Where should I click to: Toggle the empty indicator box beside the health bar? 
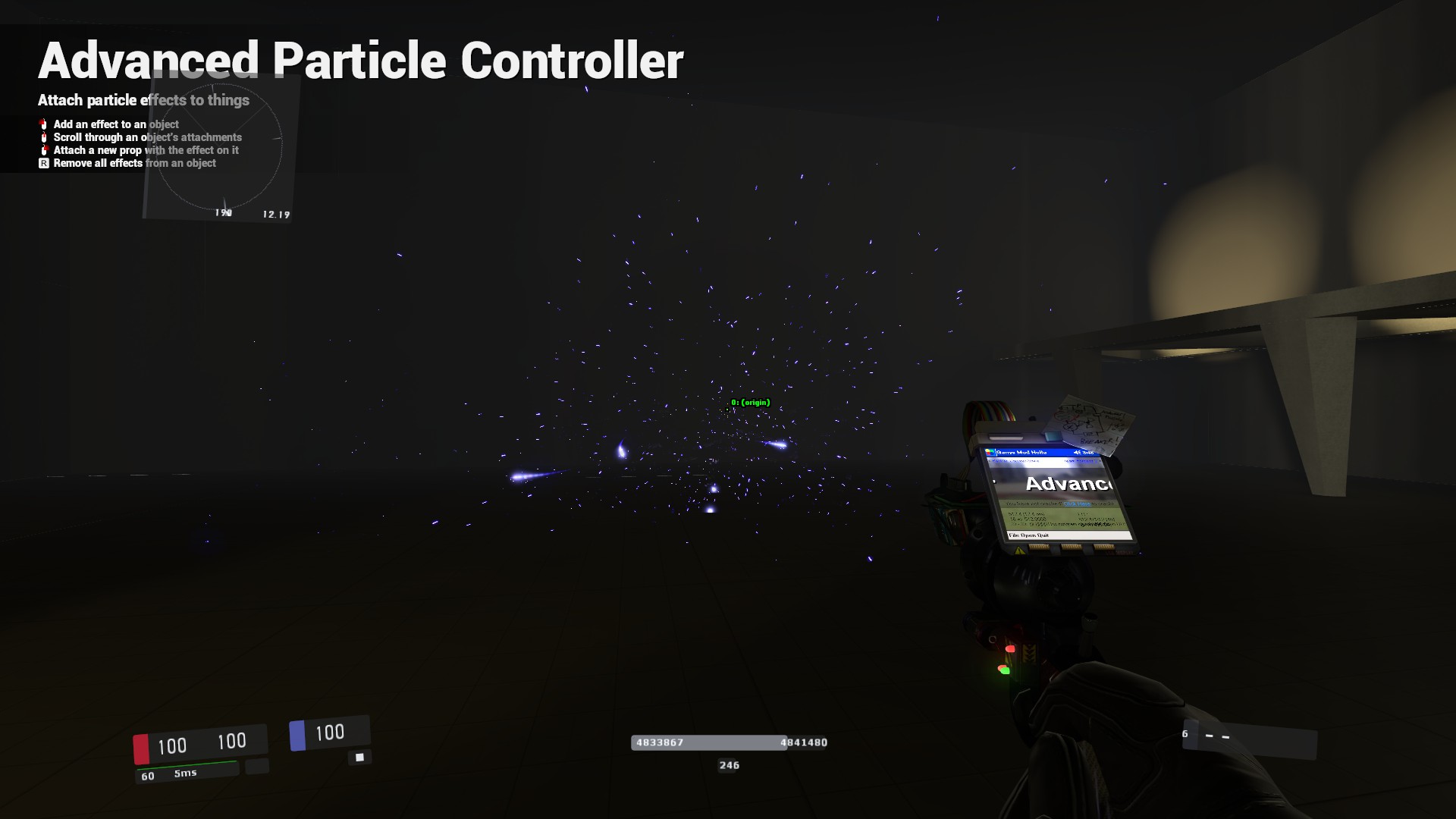258,767
